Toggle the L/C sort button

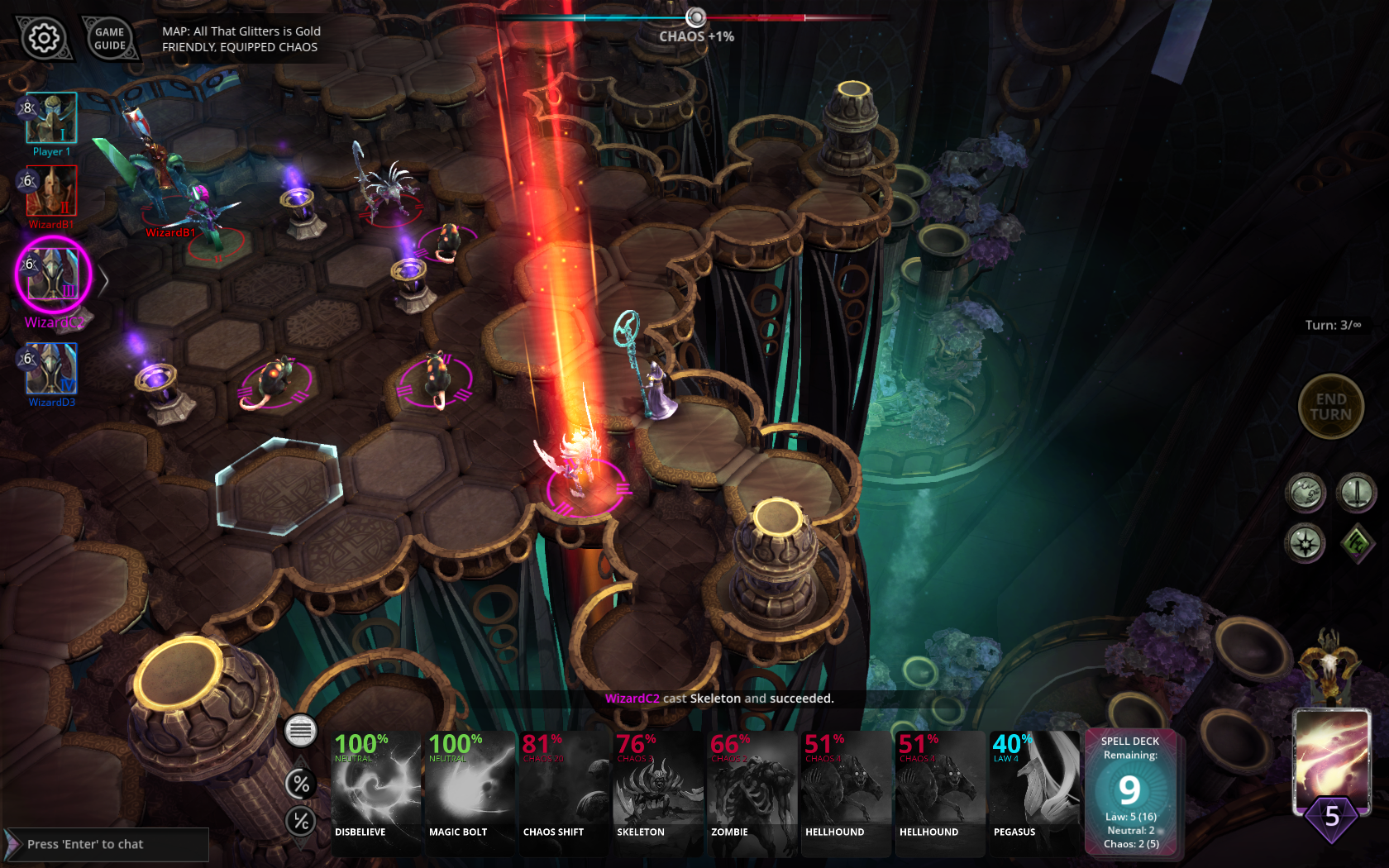(x=301, y=821)
